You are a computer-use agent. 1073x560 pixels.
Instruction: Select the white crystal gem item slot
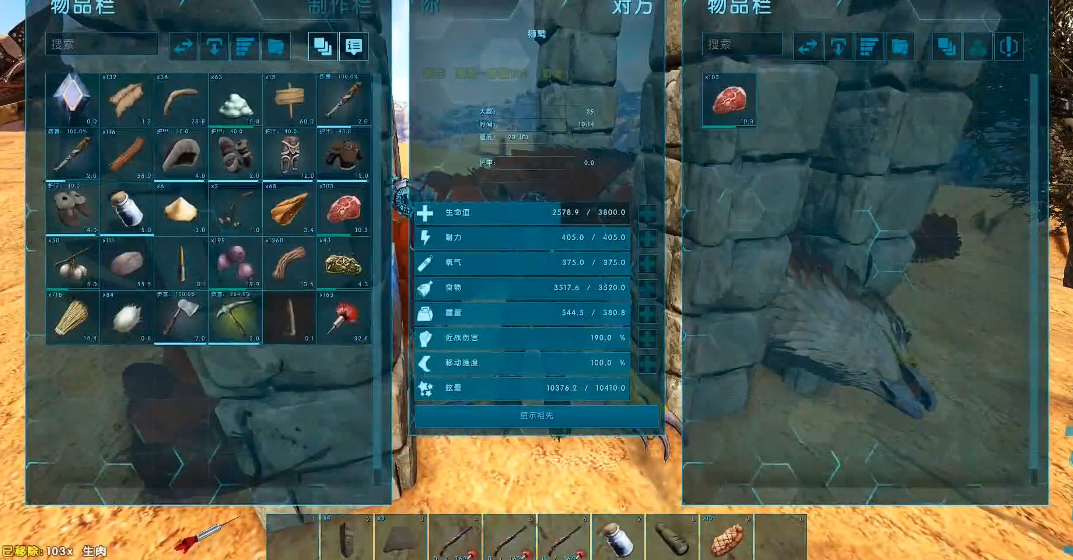pyautogui.click(x=72, y=100)
